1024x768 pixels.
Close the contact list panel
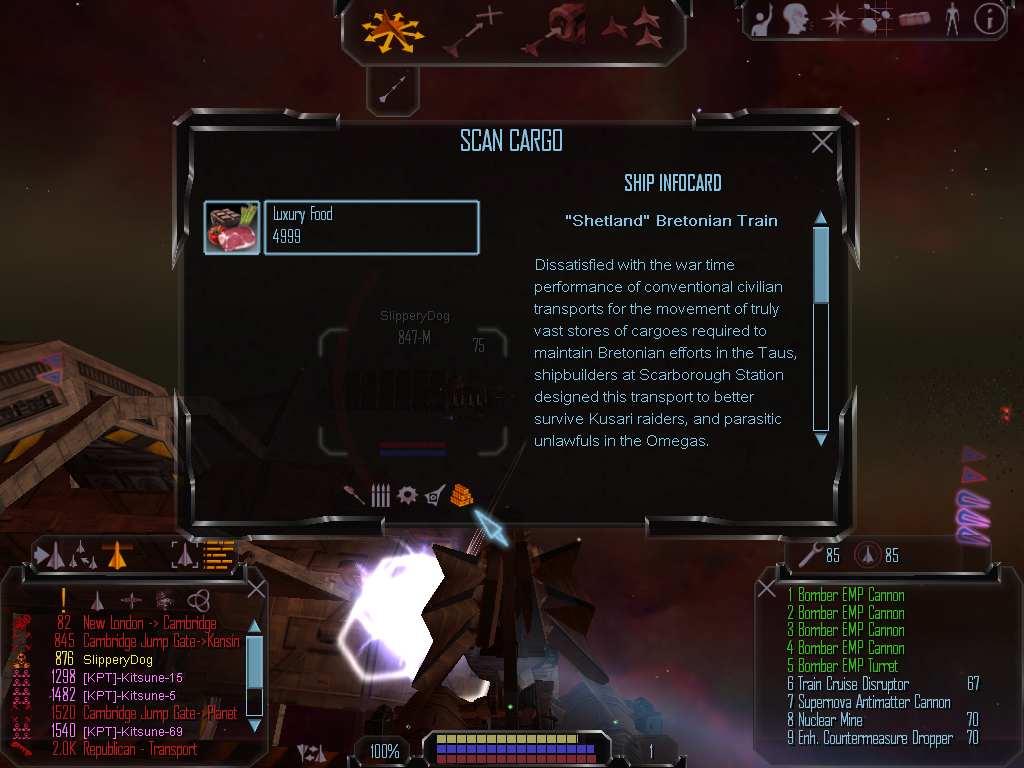[256, 589]
